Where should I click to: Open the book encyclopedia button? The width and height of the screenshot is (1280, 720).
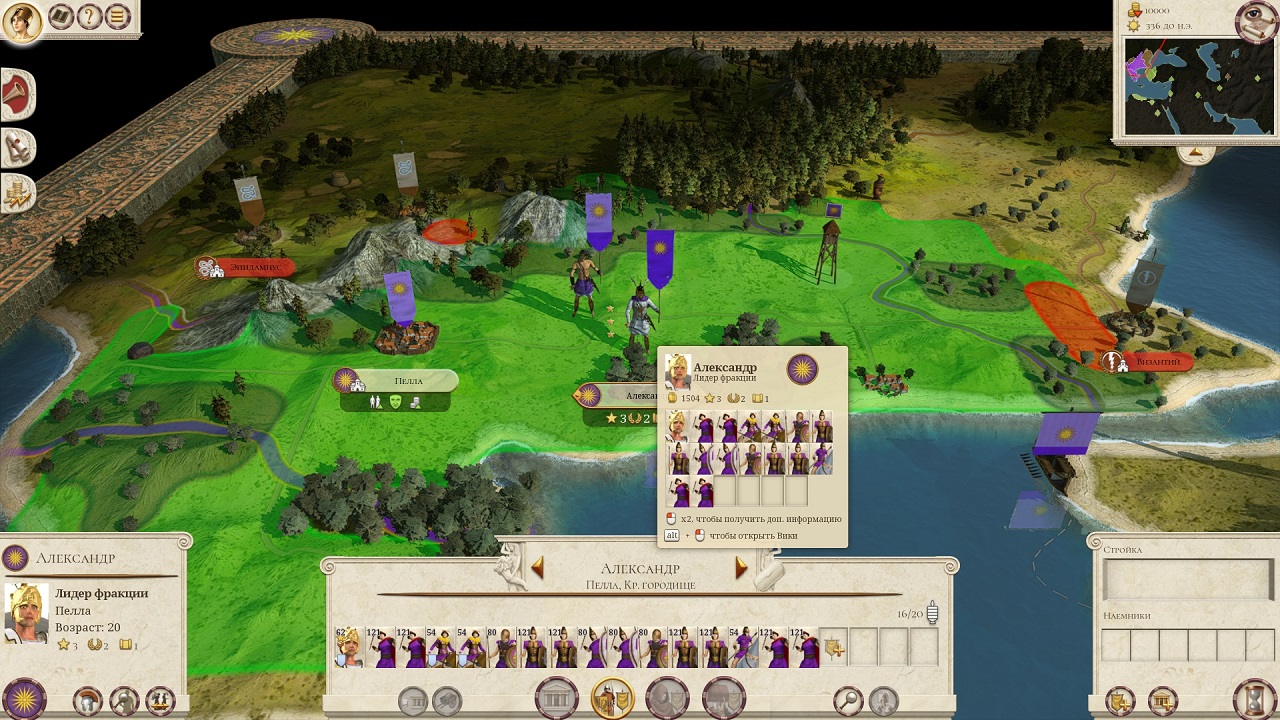pos(61,17)
